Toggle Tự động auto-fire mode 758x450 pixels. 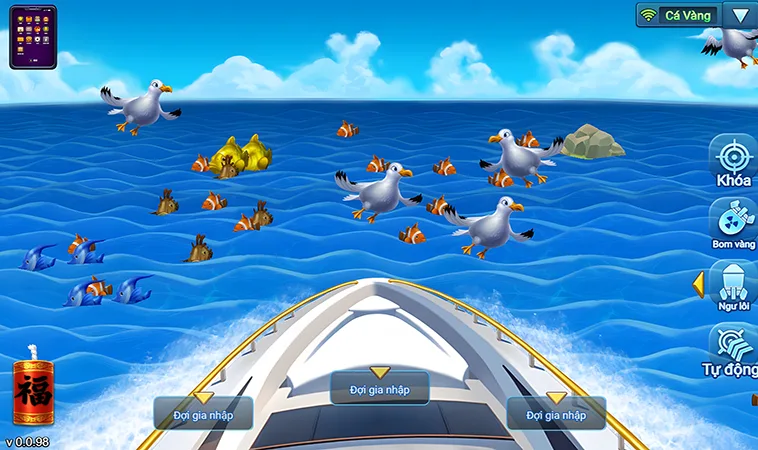click(733, 348)
